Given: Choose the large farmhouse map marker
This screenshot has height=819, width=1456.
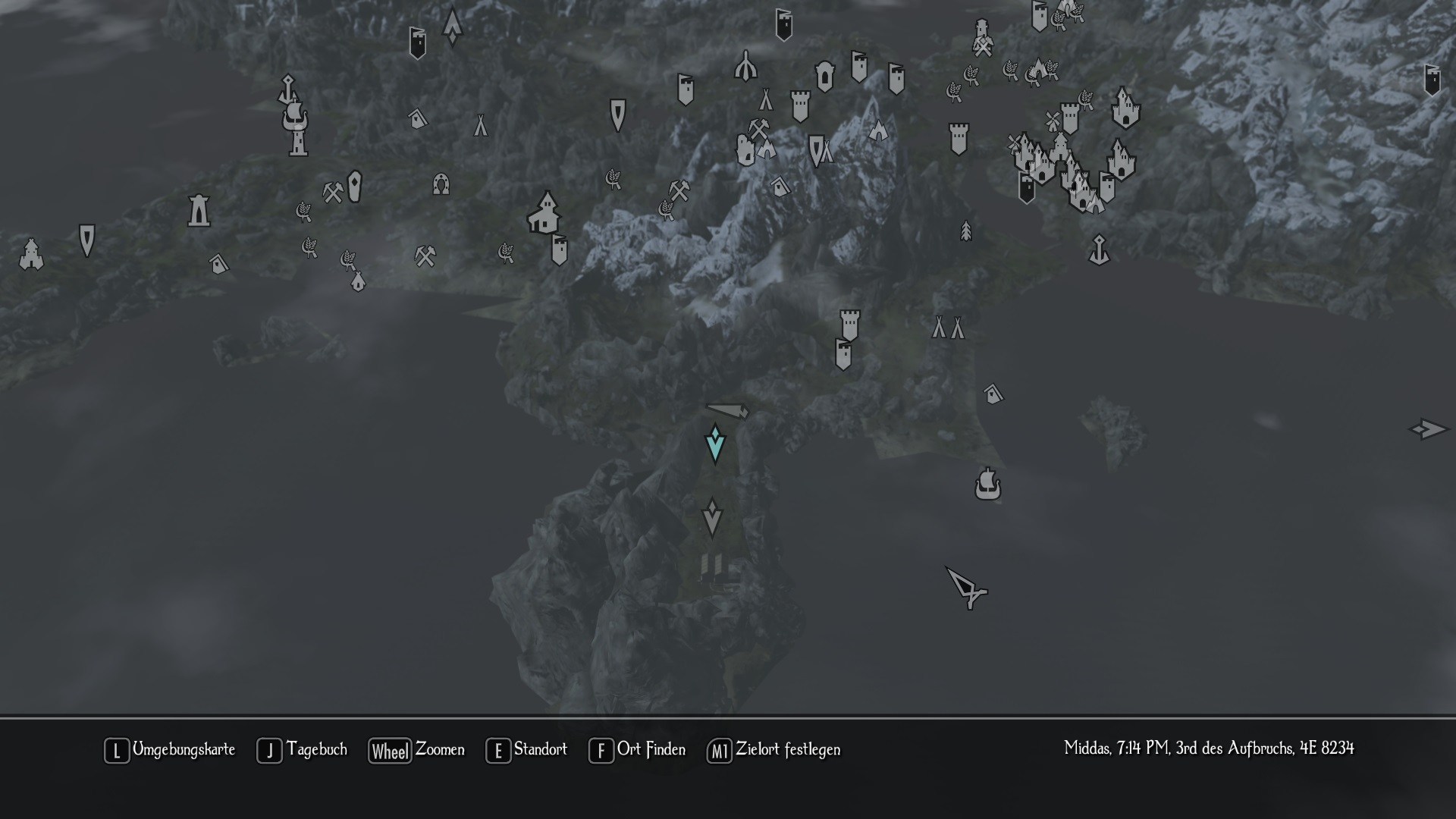Looking at the screenshot, I should [x=544, y=213].
